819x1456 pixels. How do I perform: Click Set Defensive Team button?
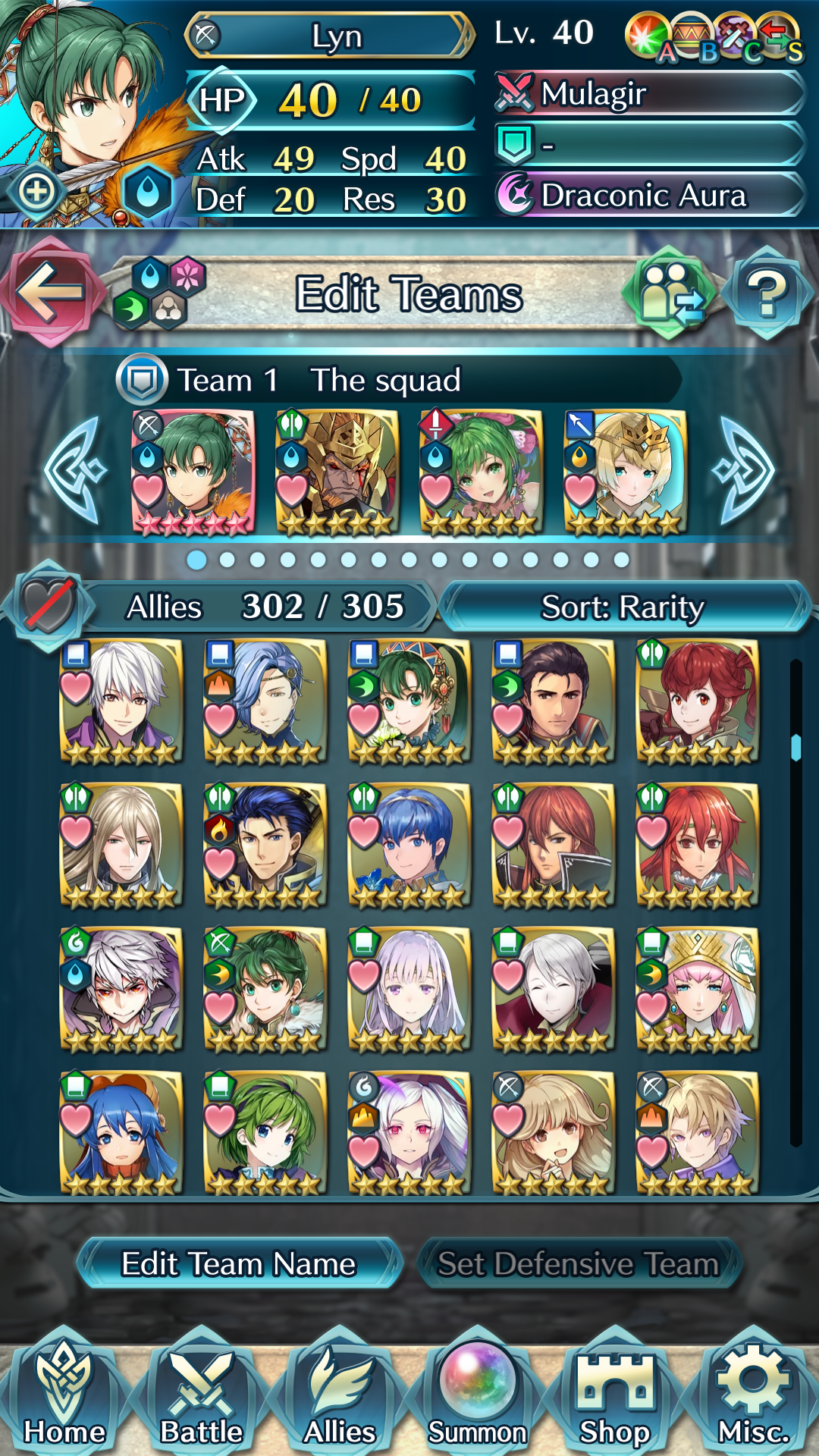click(x=579, y=1263)
